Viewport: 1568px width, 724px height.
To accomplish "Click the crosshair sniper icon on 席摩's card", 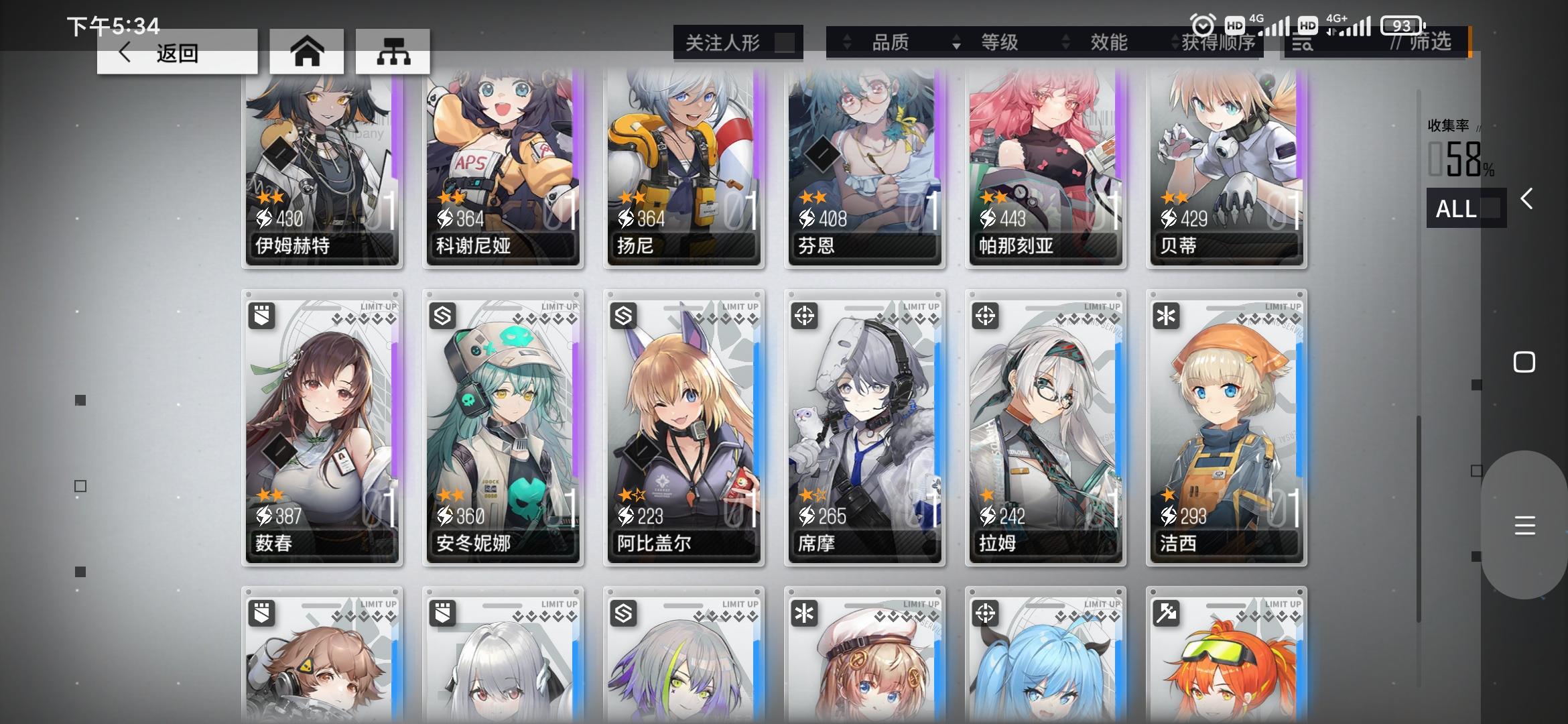I will coord(805,316).
